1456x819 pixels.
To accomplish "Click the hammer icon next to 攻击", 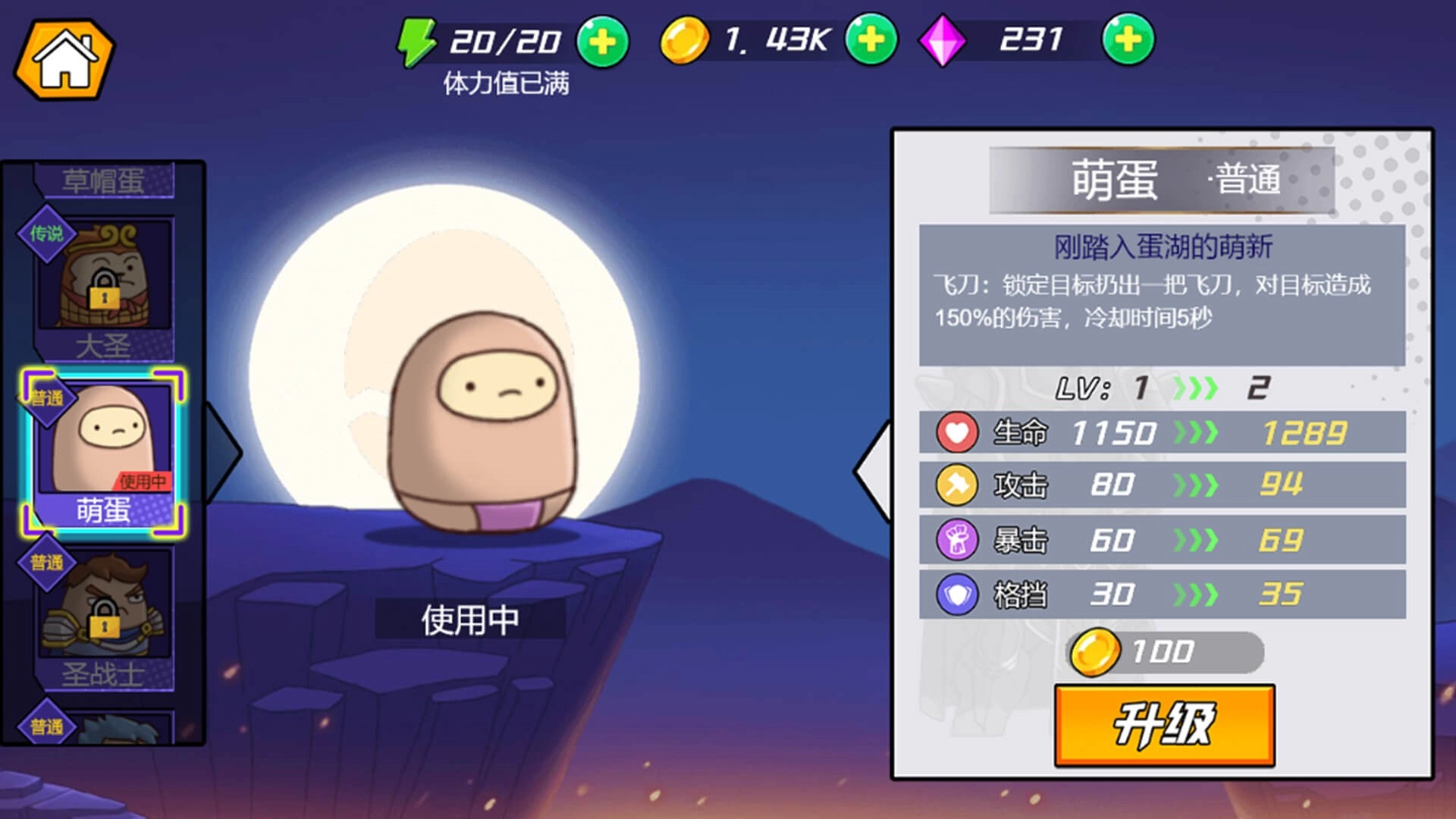I will click(957, 486).
